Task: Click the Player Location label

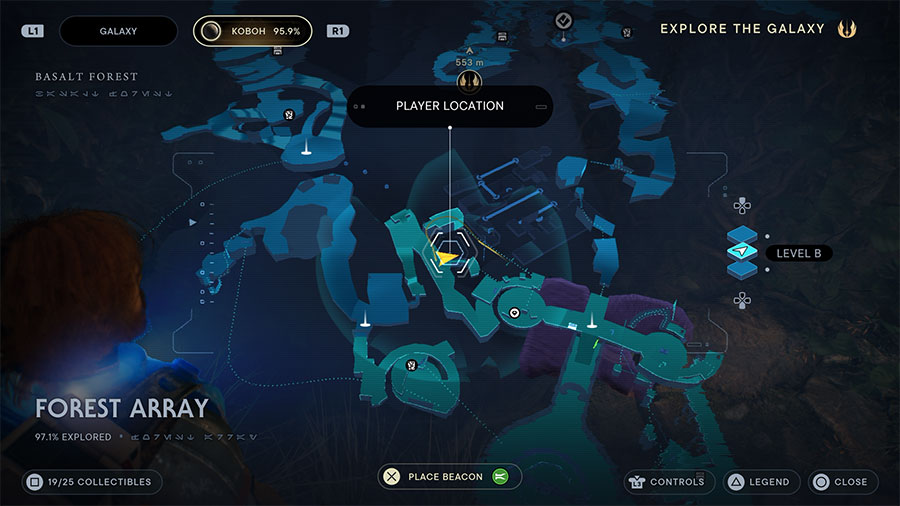Action: click(x=449, y=106)
